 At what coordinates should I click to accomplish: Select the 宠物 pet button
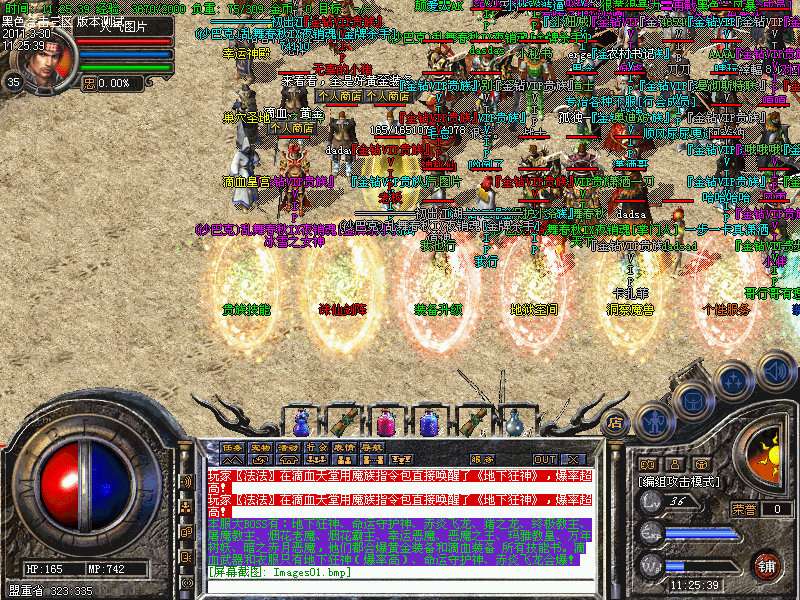tap(260, 447)
